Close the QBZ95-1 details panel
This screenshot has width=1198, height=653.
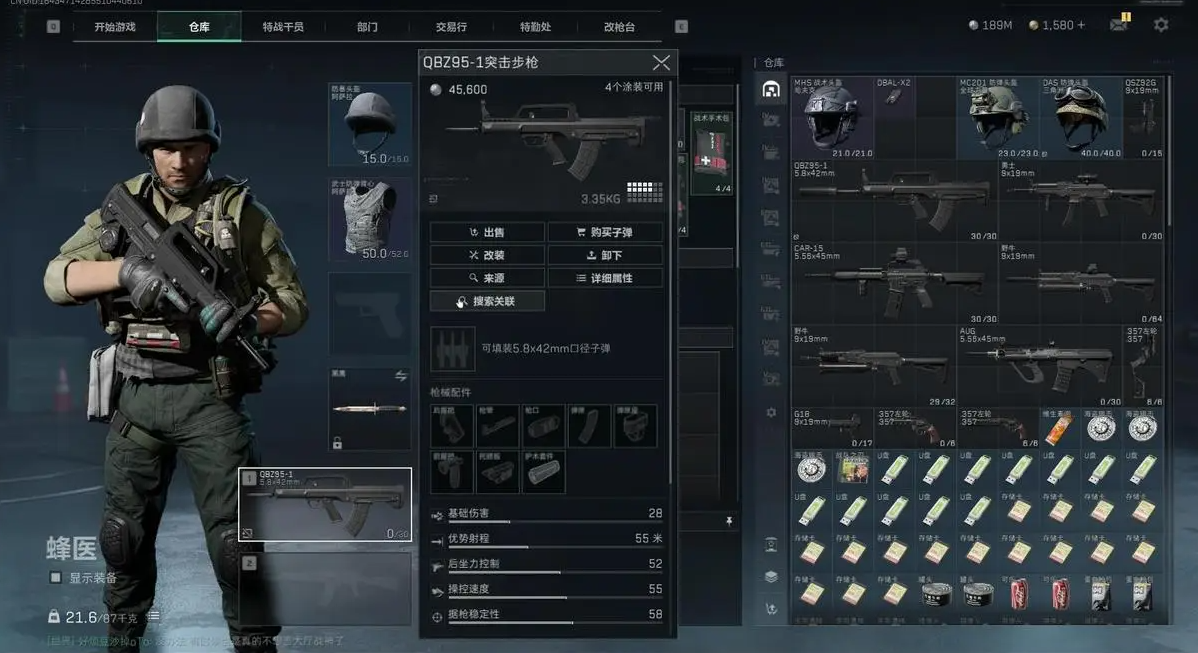pos(661,63)
